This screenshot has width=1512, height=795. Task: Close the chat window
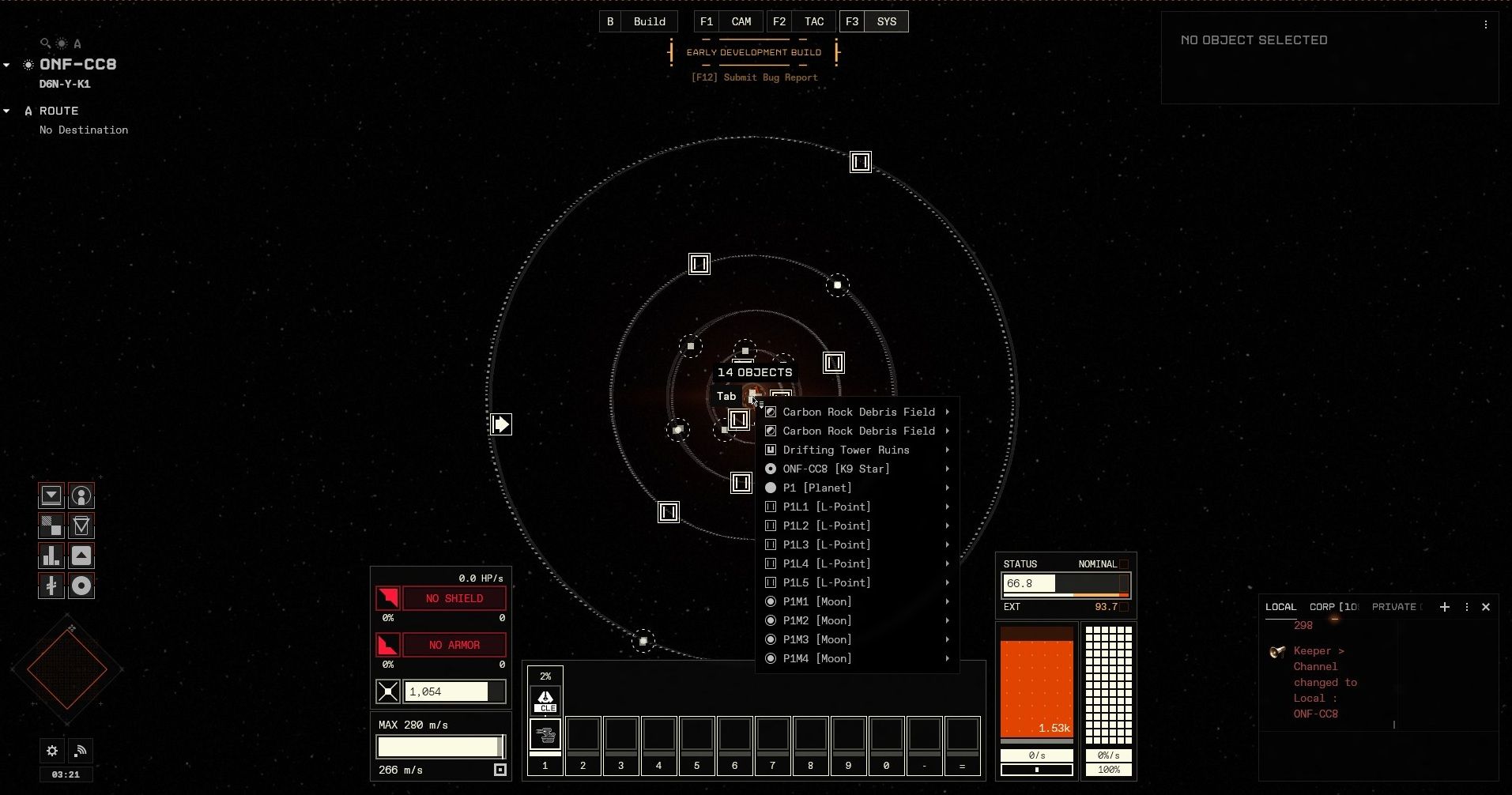point(1486,607)
